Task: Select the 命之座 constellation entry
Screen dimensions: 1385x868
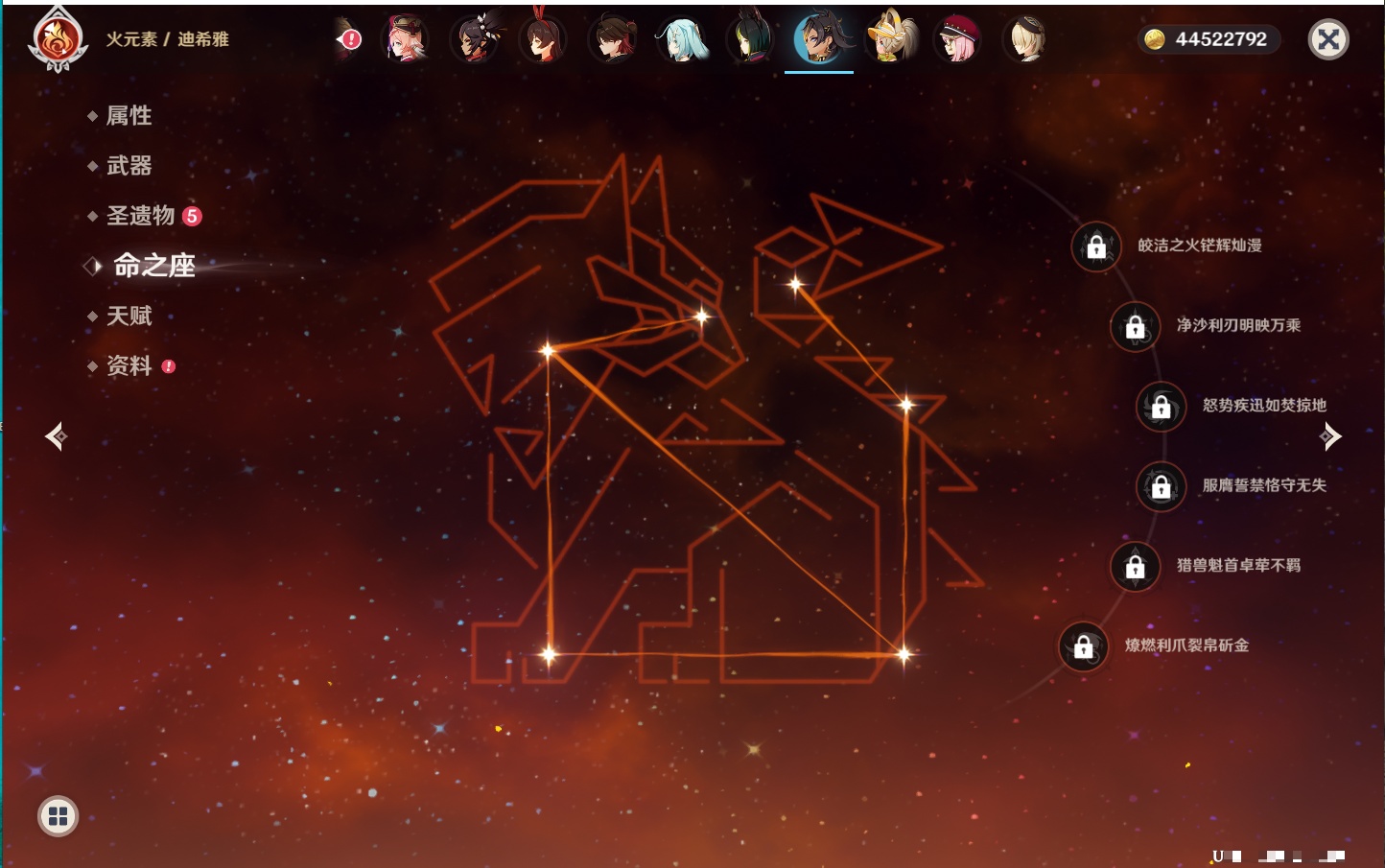Action: point(153,266)
